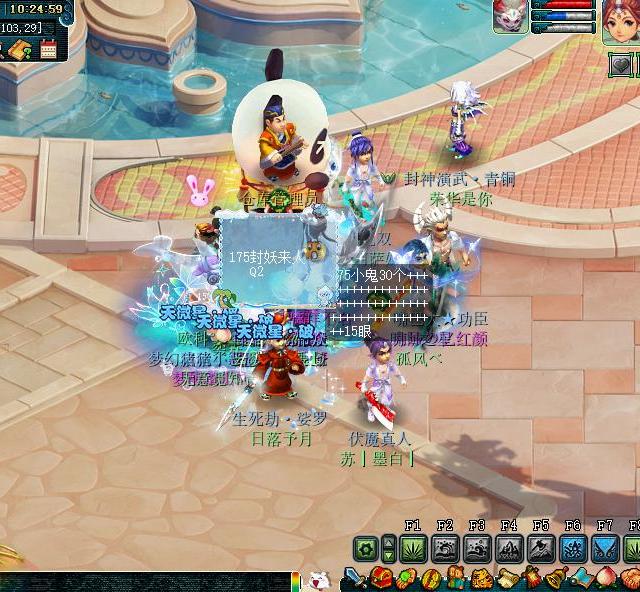Use the F2 skill slot
This screenshot has height=592, width=640.
445,549
